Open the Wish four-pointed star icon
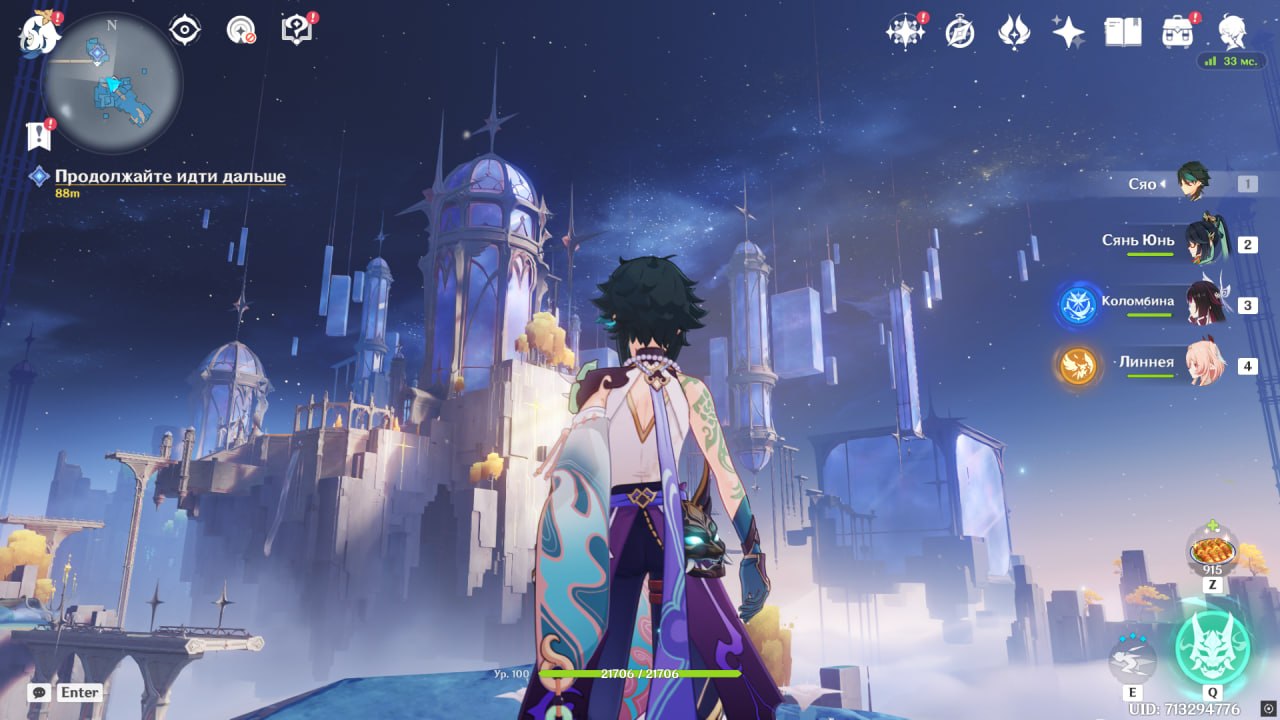This screenshot has height=720, width=1280. click(x=1068, y=33)
